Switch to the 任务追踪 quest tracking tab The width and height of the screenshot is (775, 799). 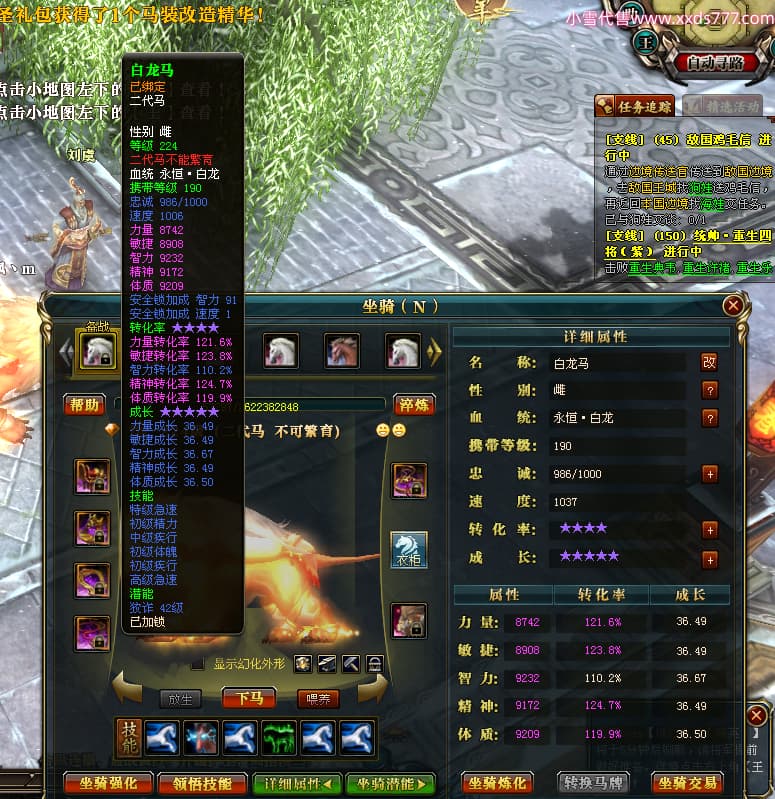click(635, 106)
